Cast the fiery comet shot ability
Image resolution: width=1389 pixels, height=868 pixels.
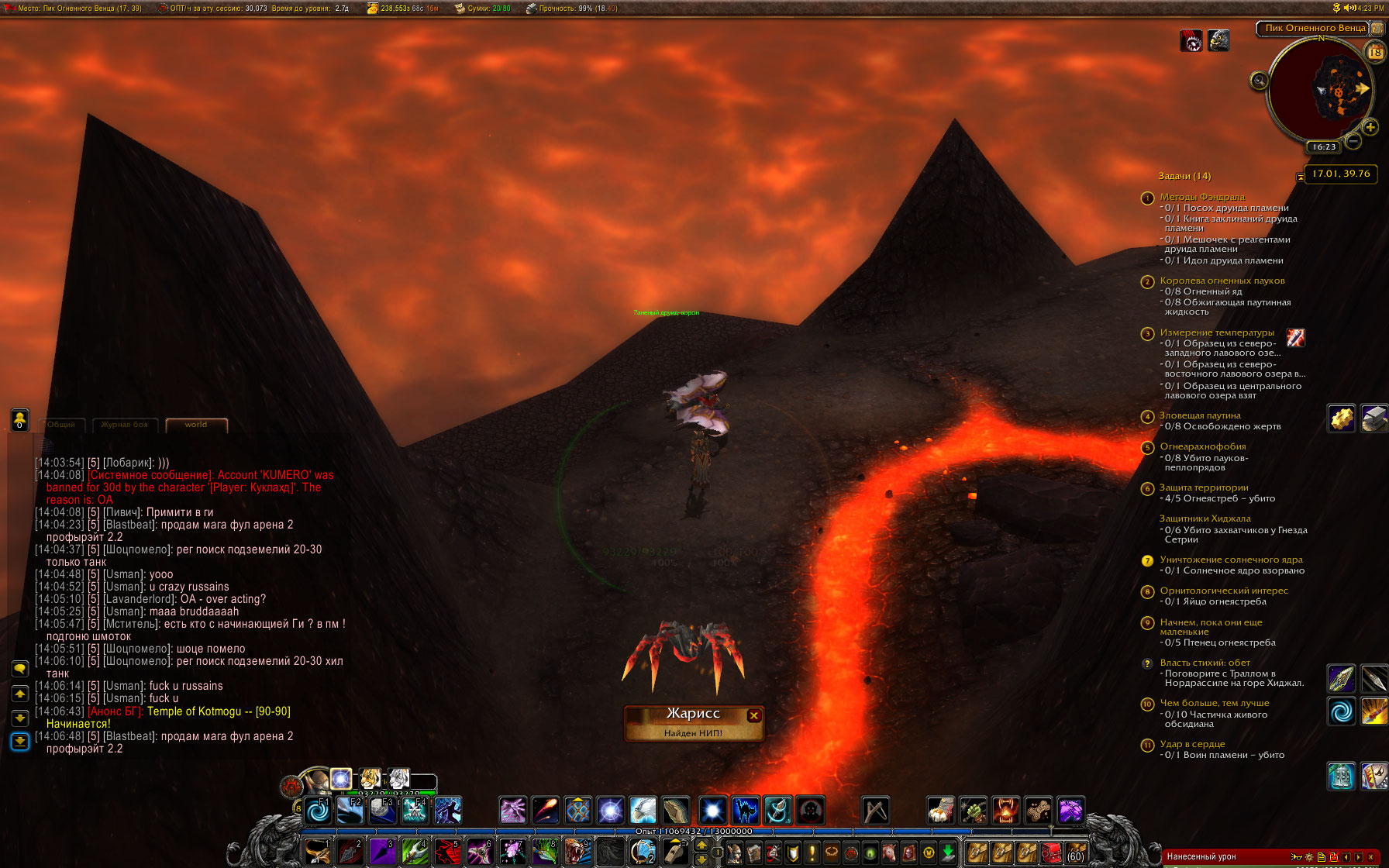(x=545, y=811)
